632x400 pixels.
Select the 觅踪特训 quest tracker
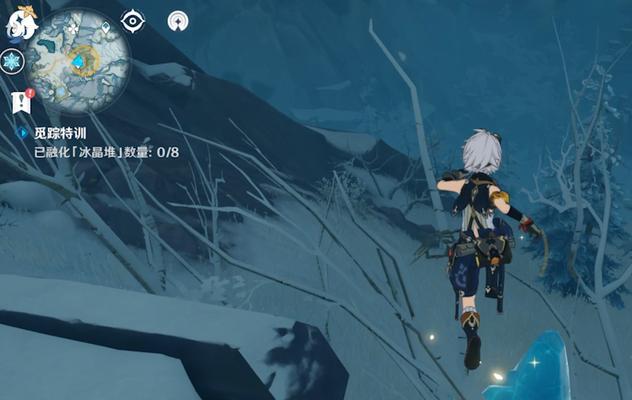pyautogui.click(x=62, y=132)
